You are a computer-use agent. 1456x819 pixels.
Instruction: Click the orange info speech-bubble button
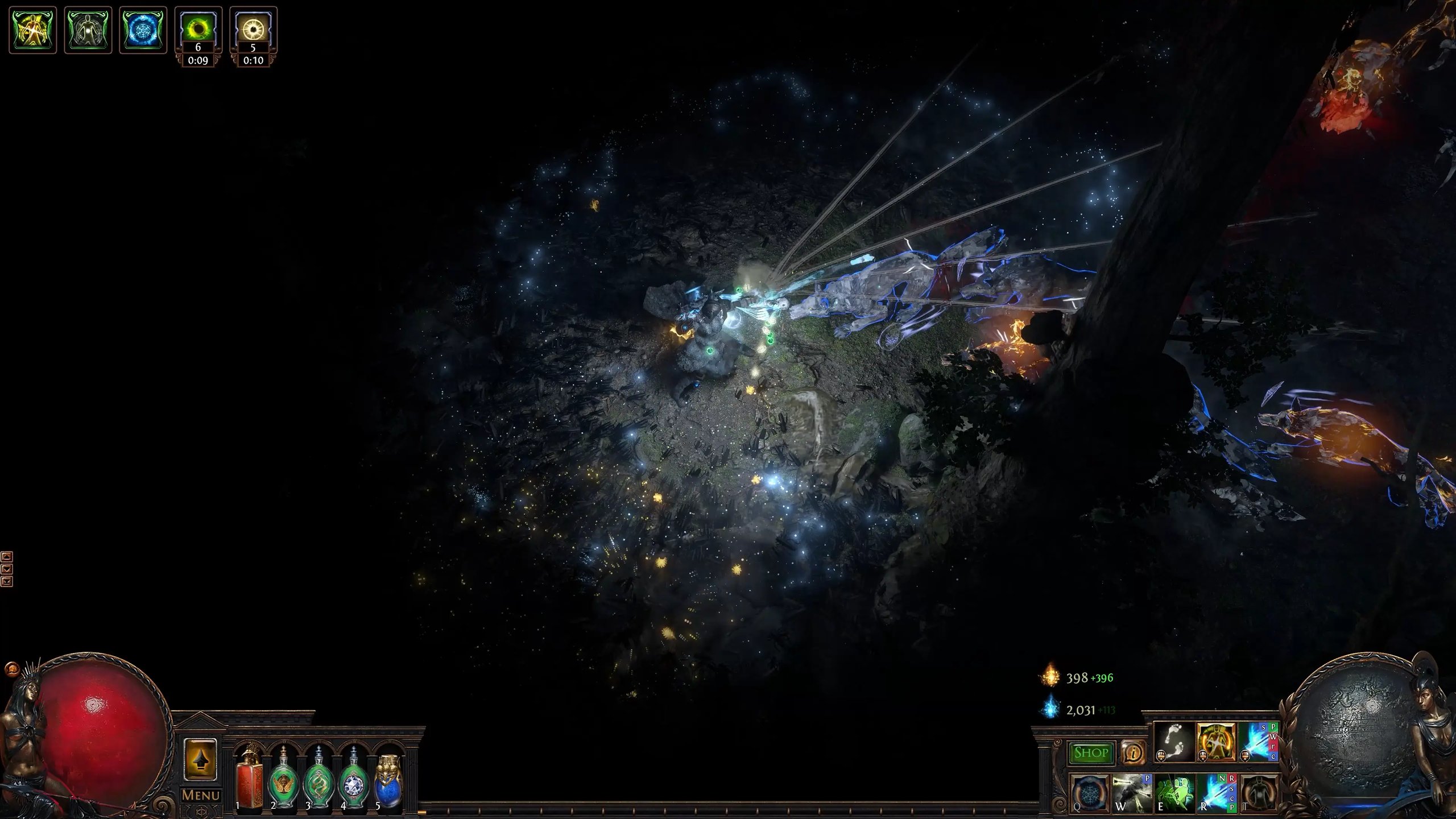1133,753
